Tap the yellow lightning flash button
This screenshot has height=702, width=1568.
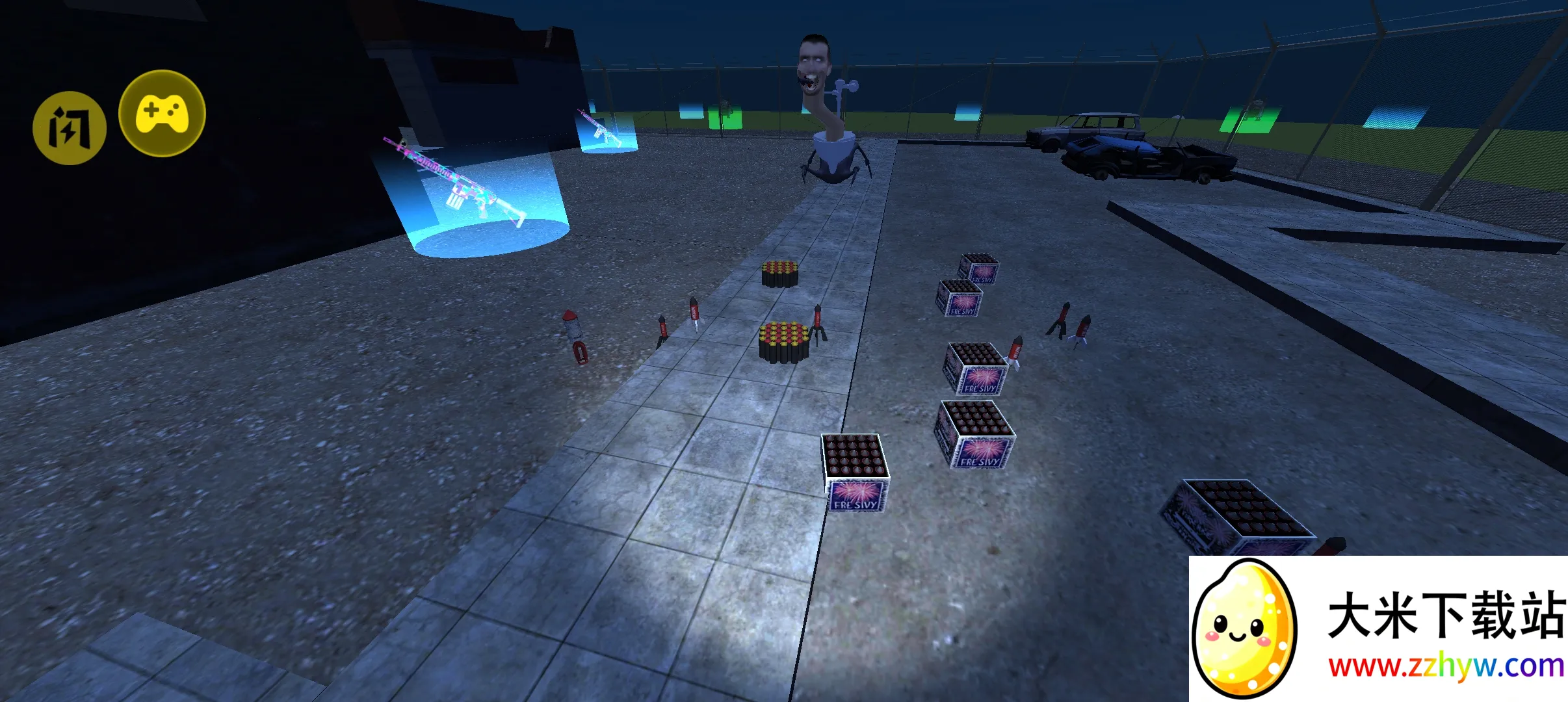(70, 127)
